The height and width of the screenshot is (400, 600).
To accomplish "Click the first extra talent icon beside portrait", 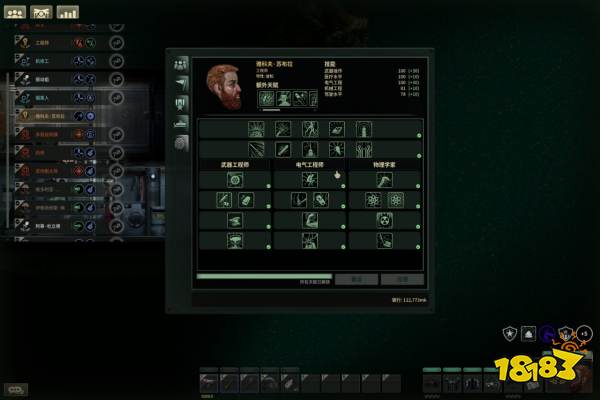I will pyautogui.click(x=267, y=98).
